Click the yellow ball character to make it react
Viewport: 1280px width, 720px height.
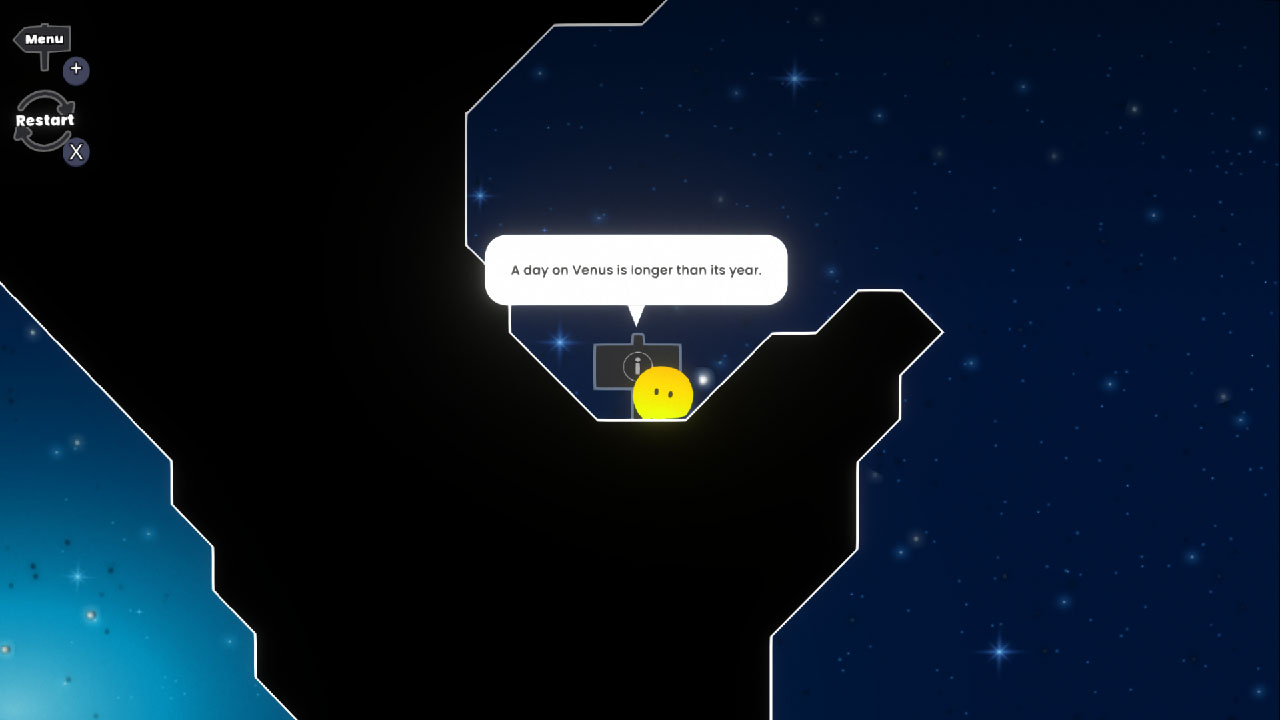coord(663,394)
